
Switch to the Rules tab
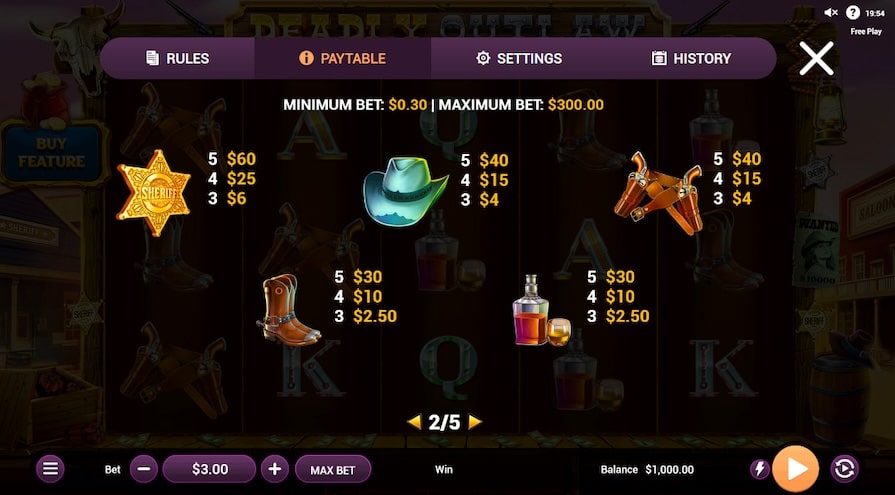tap(178, 58)
